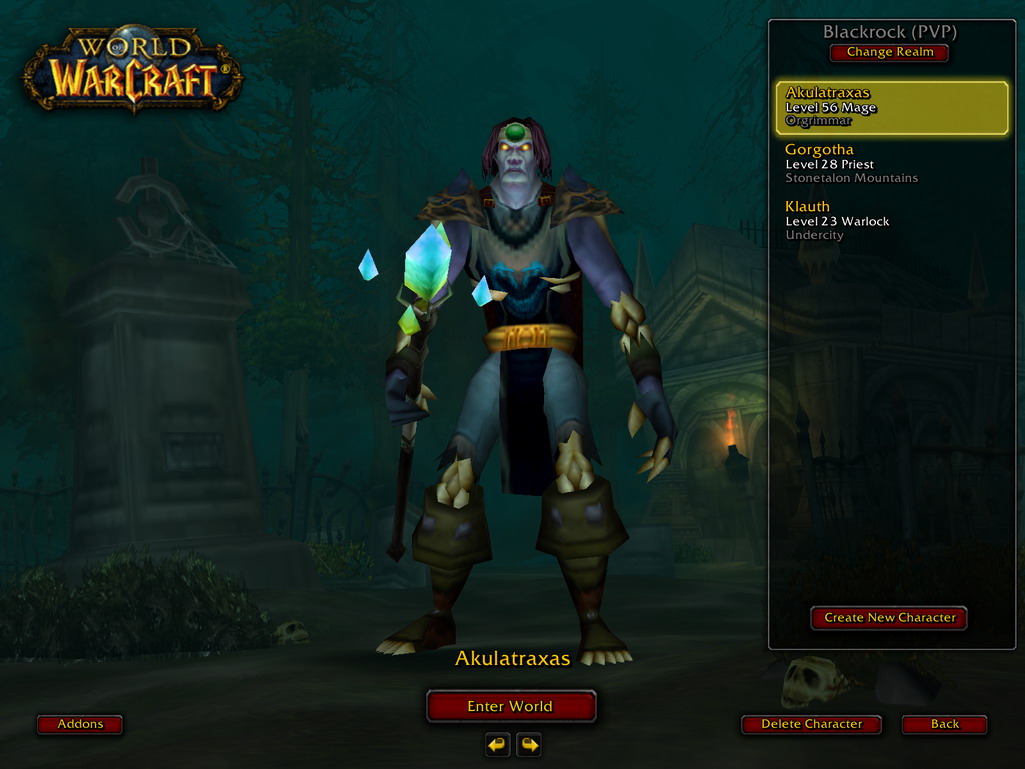Rotate the character with the right arrow

pyautogui.click(x=529, y=744)
